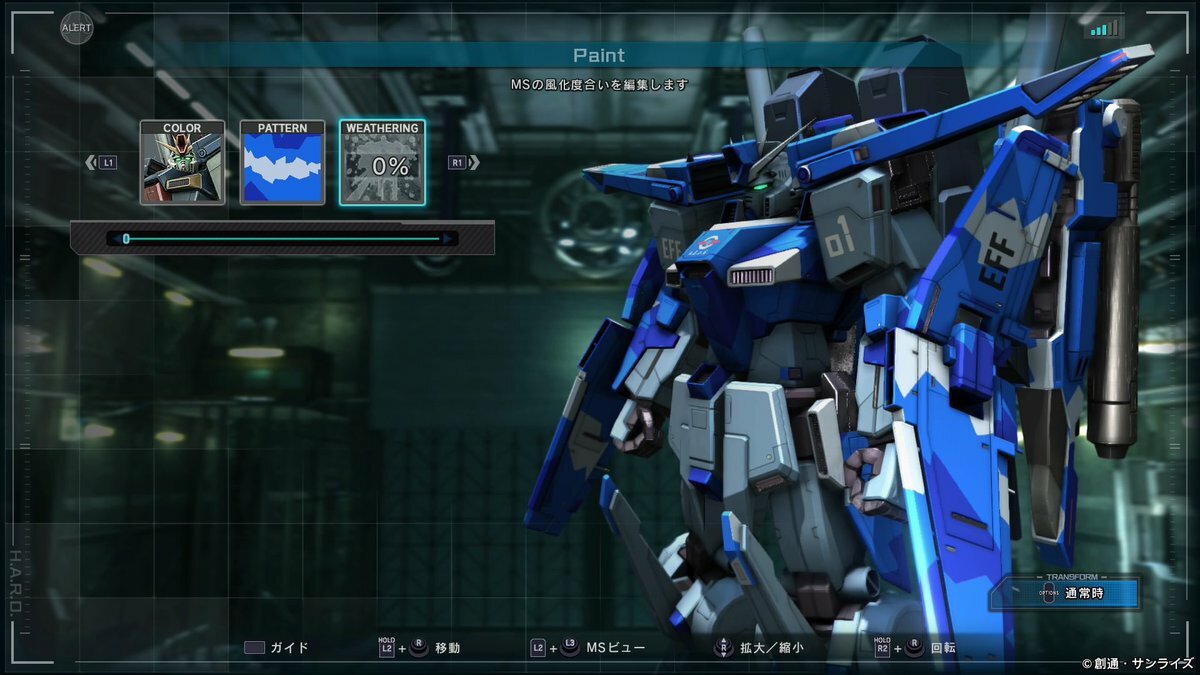Toggle the TRANSFORM mode button
The width and height of the screenshot is (1200, 675).
(1064, 593)
